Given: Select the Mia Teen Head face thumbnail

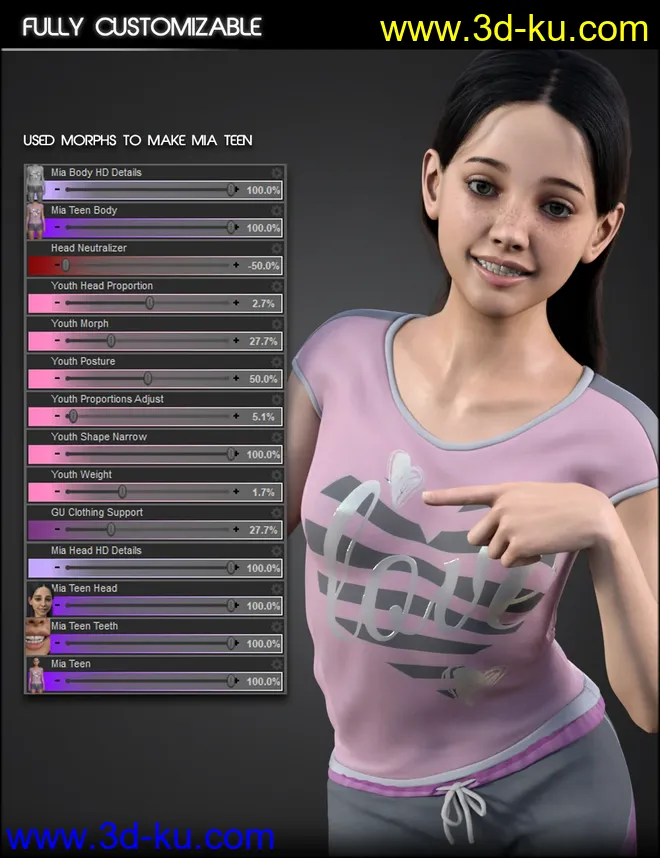Looking at the screenshot, I should point(38,599).
